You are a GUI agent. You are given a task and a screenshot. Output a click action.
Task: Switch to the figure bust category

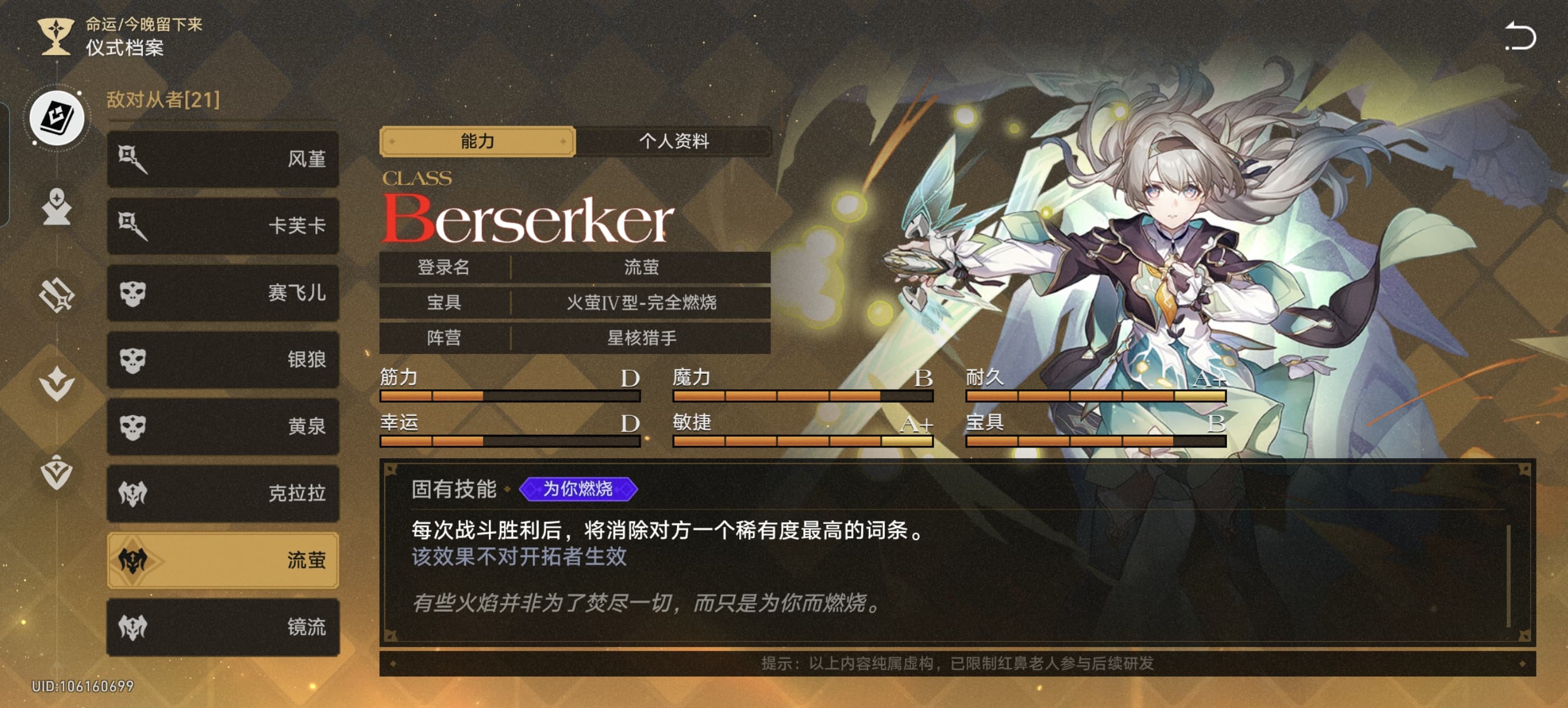pyautogui.click(x=57, y=208)
